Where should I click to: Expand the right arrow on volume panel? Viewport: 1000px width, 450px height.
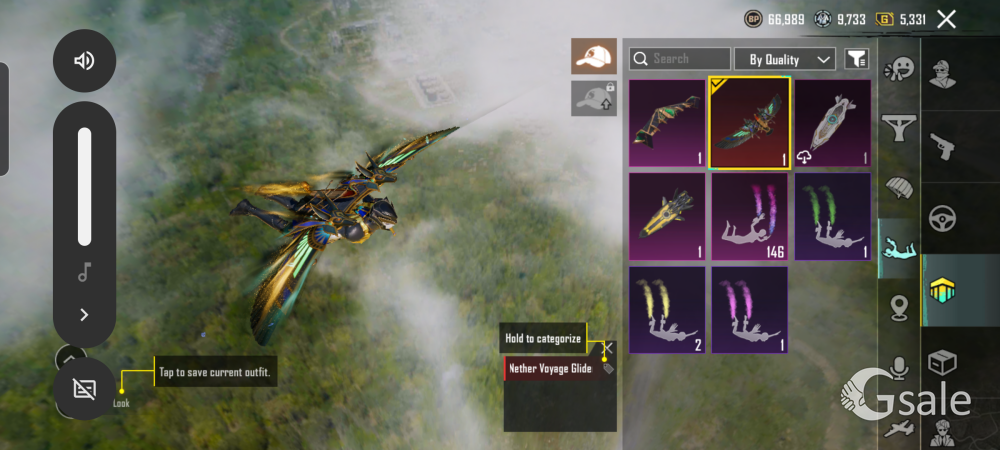point(84,315)
